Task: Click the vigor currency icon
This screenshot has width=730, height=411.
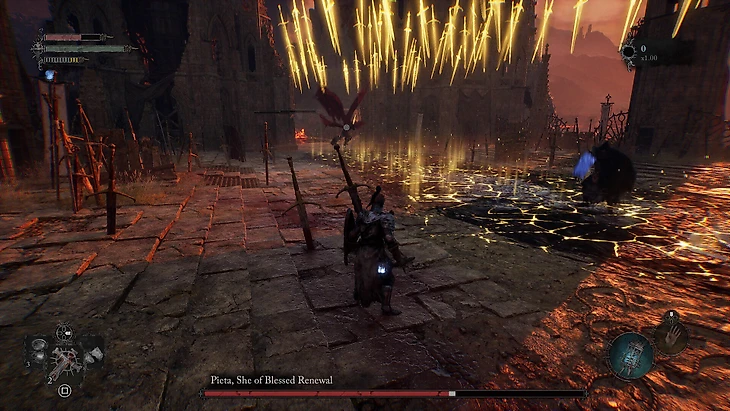Action: click(x=628, y=51)
